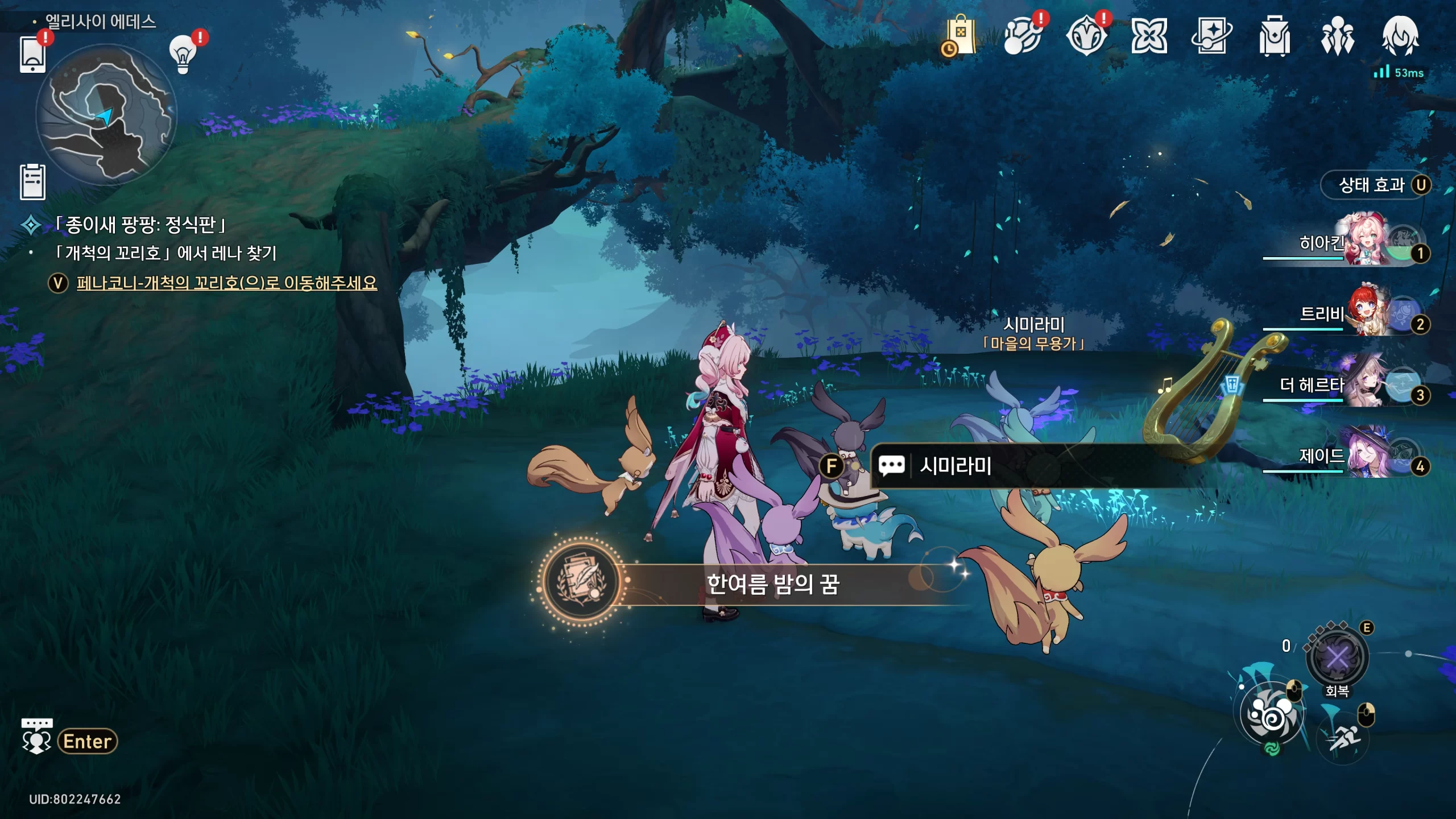Viewport: 1456px width, 819px height.
Task: Open the shopping bag store icon
Action: (961, 36)
